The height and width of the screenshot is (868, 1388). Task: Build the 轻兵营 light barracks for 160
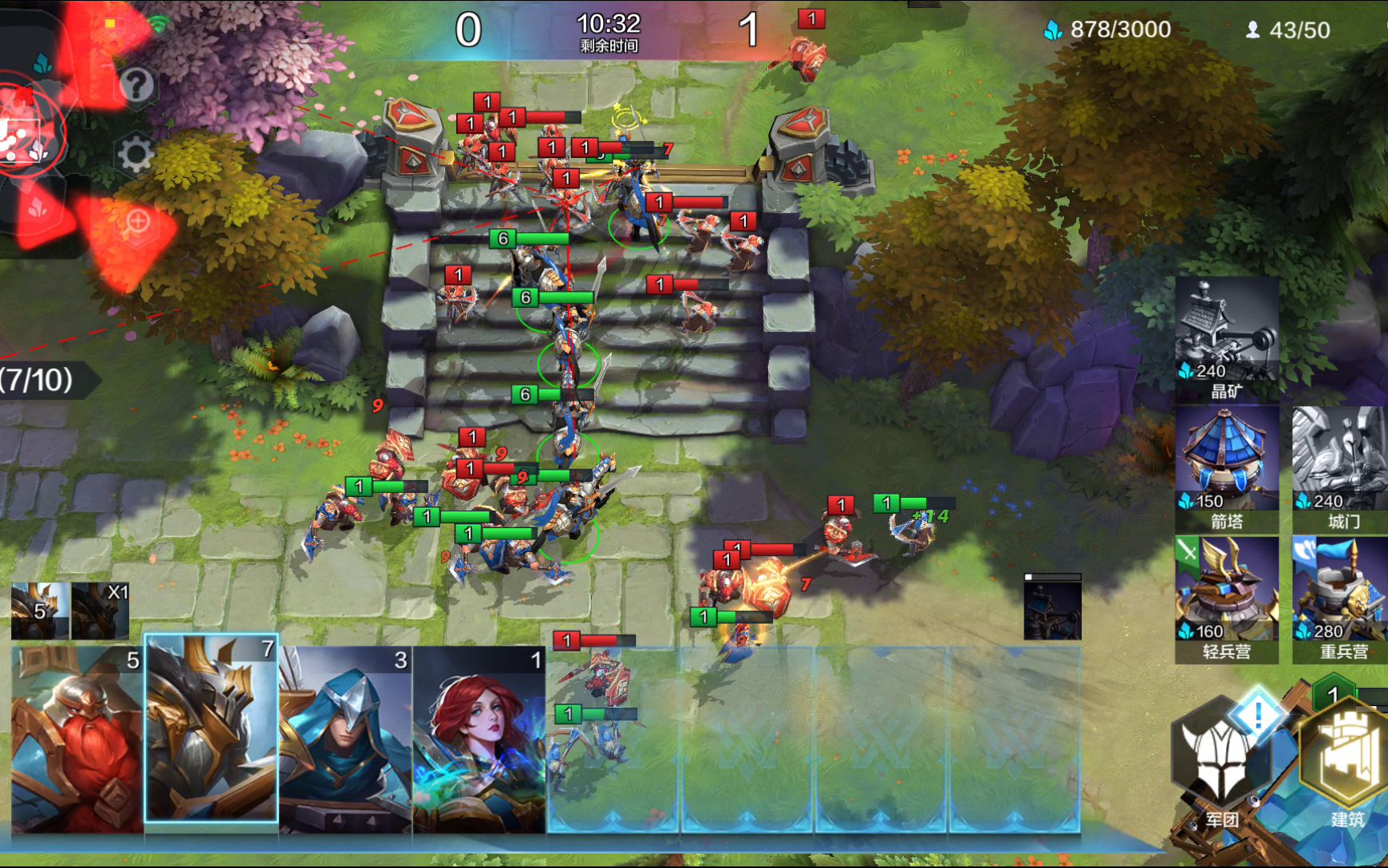coord(1226,599)
